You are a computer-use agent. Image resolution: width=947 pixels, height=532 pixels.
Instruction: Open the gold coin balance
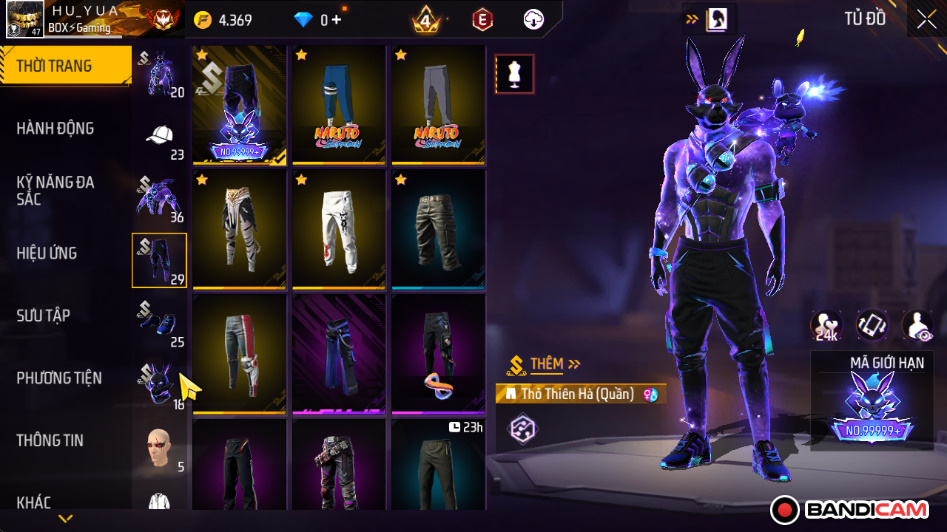tap(224, 20)
